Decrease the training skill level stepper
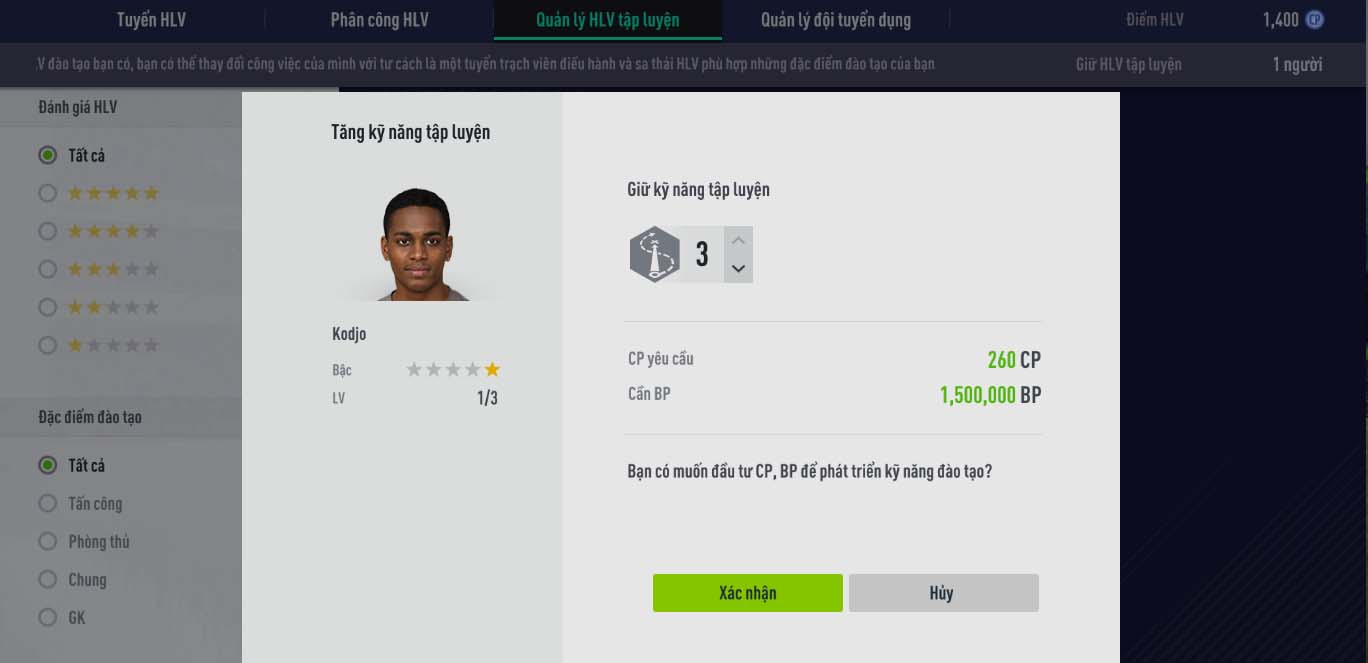Viewport: 1368px width, 663px height. 738,268
